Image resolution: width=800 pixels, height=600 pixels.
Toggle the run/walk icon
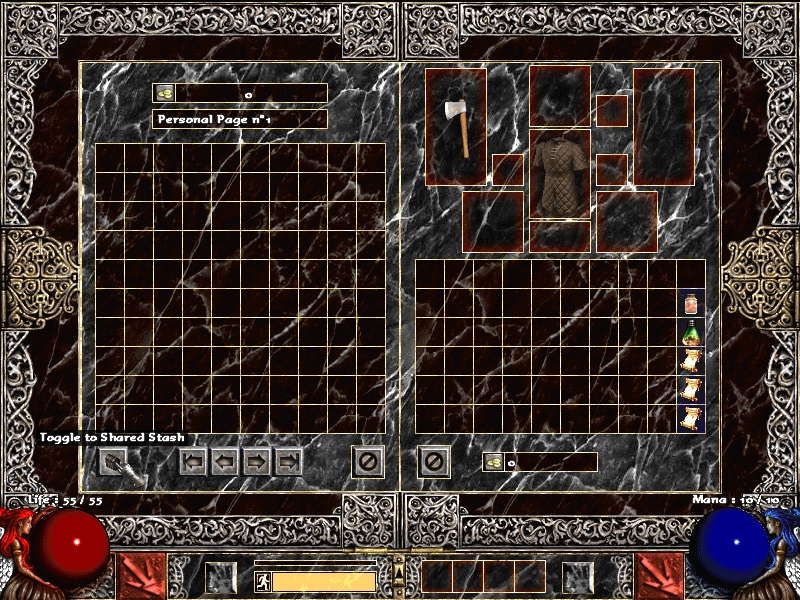click(x=262, y=581)
